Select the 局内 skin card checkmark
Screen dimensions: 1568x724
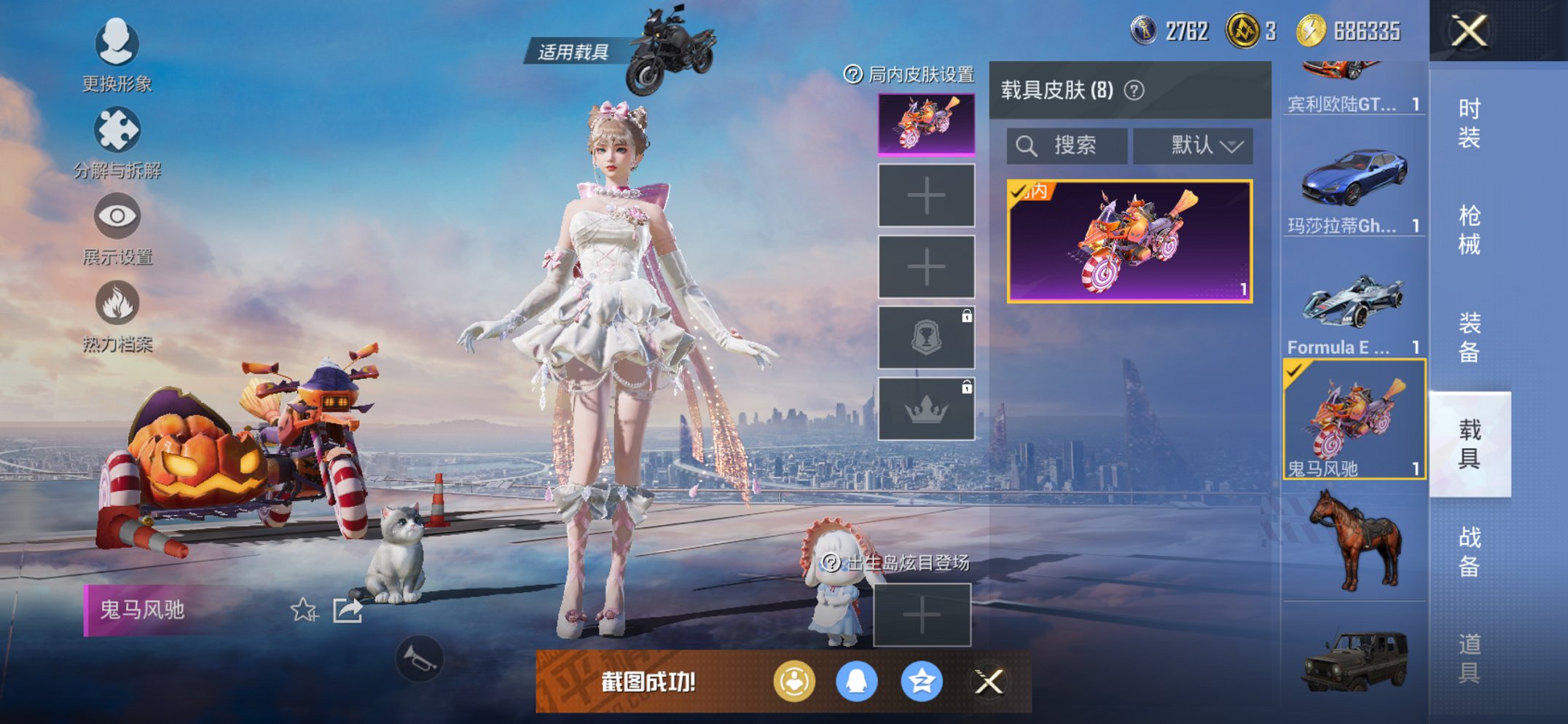coord(1019,194)
